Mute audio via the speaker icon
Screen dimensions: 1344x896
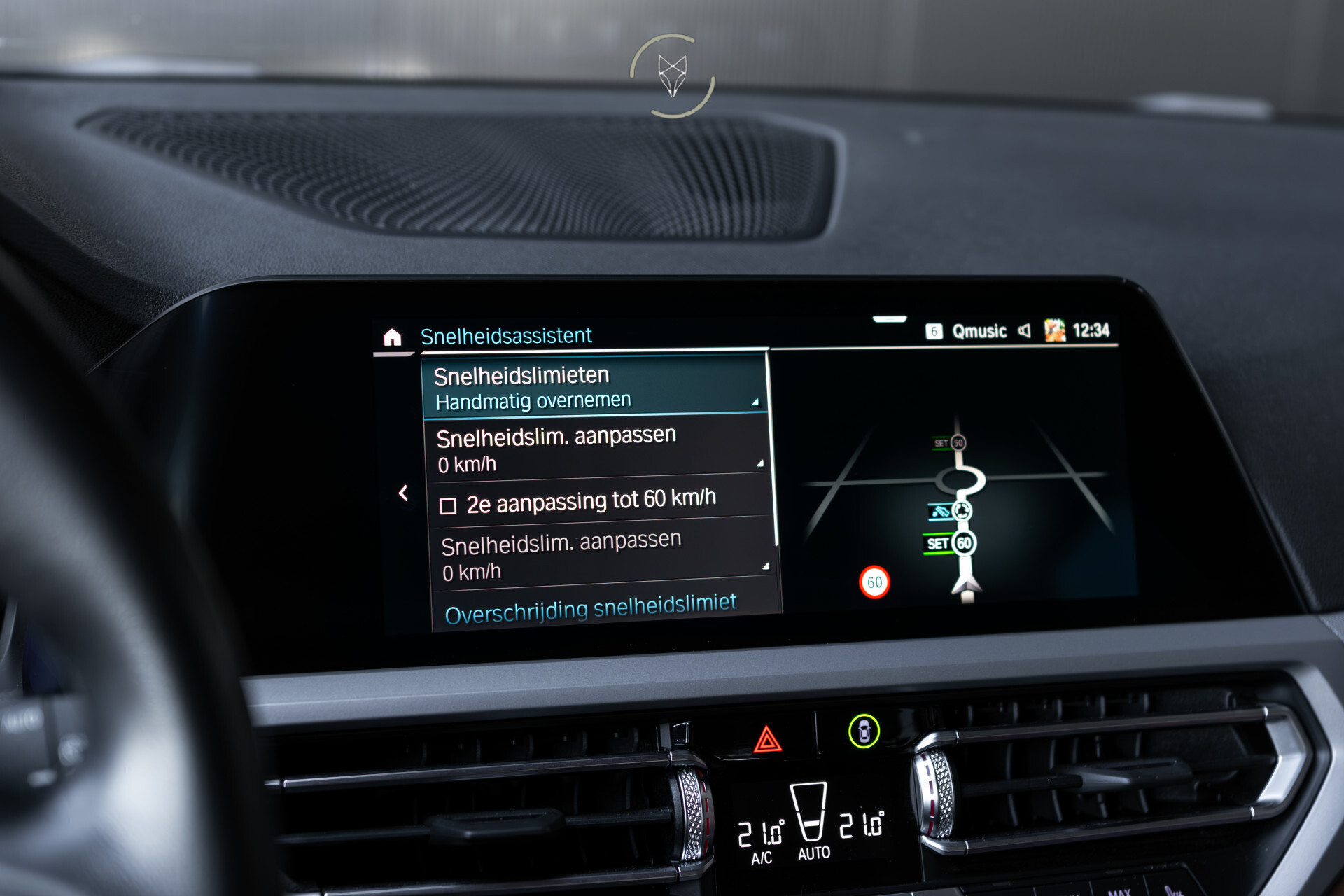click(1025, 332)
